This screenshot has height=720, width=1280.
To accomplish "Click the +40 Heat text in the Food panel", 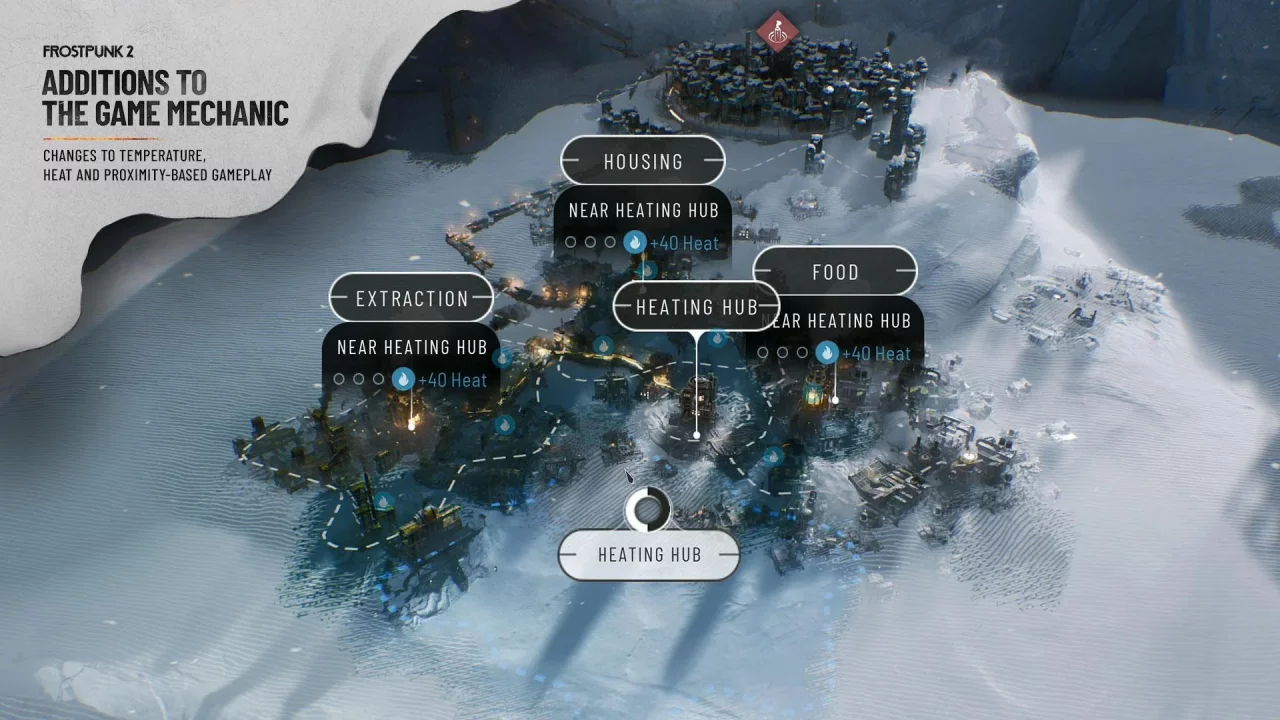I will point(876,352).
